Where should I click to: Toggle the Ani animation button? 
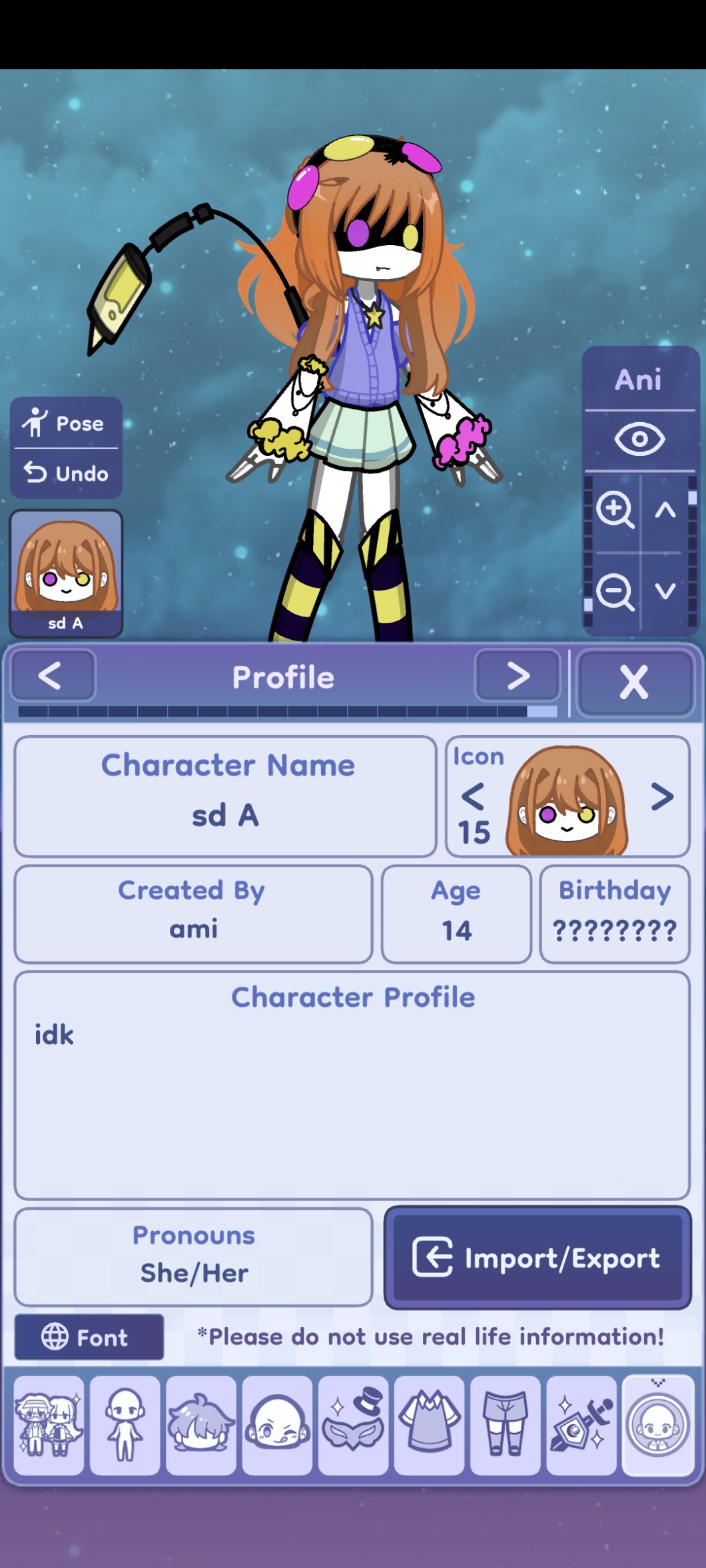point(638,380)
